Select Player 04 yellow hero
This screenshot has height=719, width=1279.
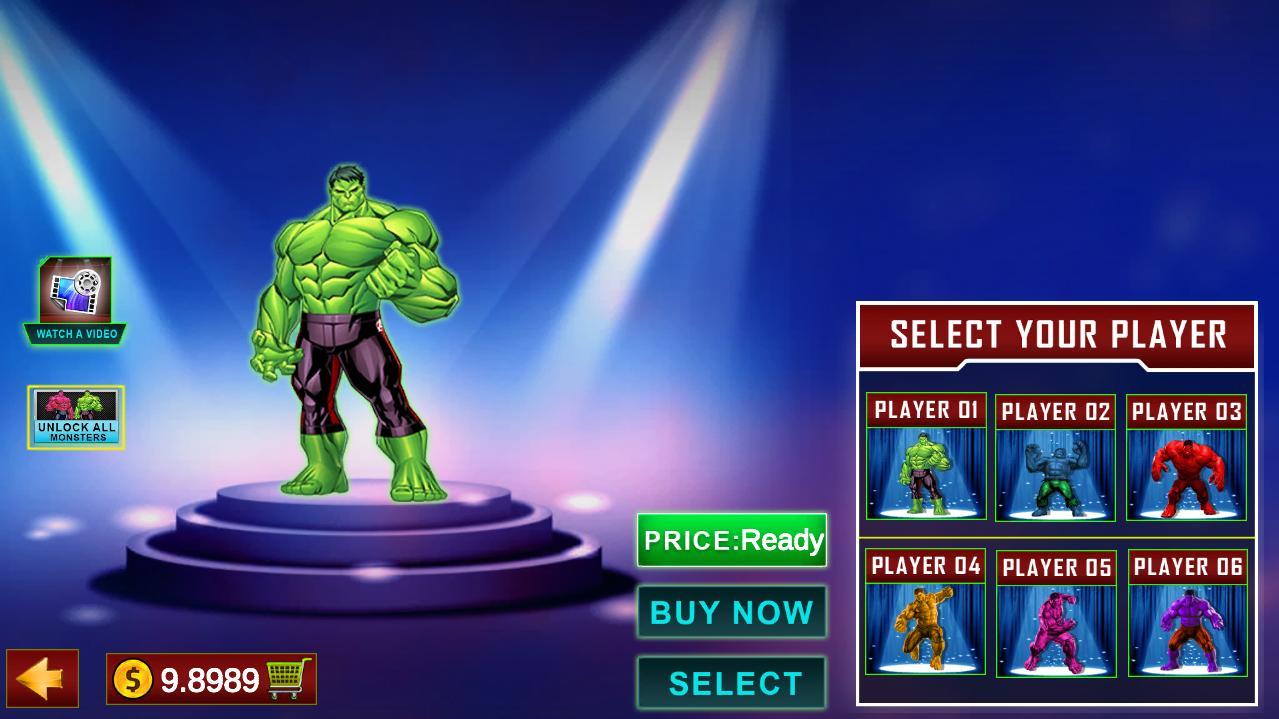(925, 612)
